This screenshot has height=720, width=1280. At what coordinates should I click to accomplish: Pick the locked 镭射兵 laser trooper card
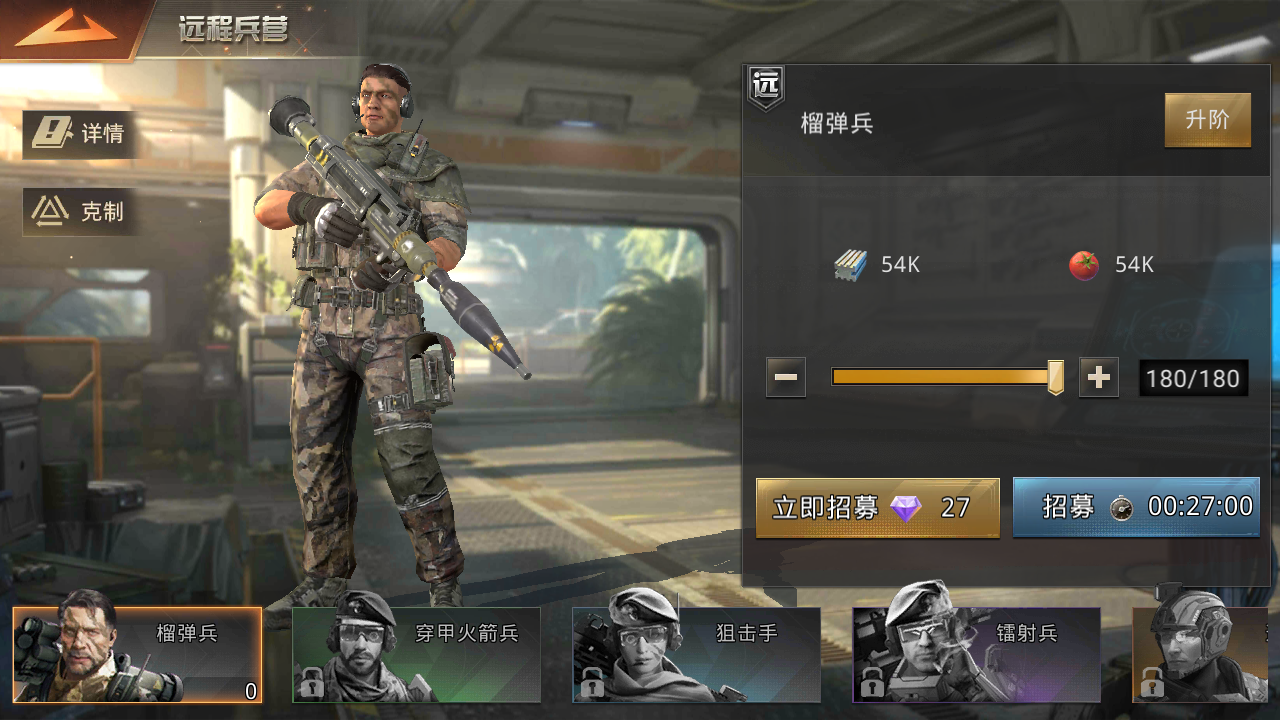click(x=976, y=654)
